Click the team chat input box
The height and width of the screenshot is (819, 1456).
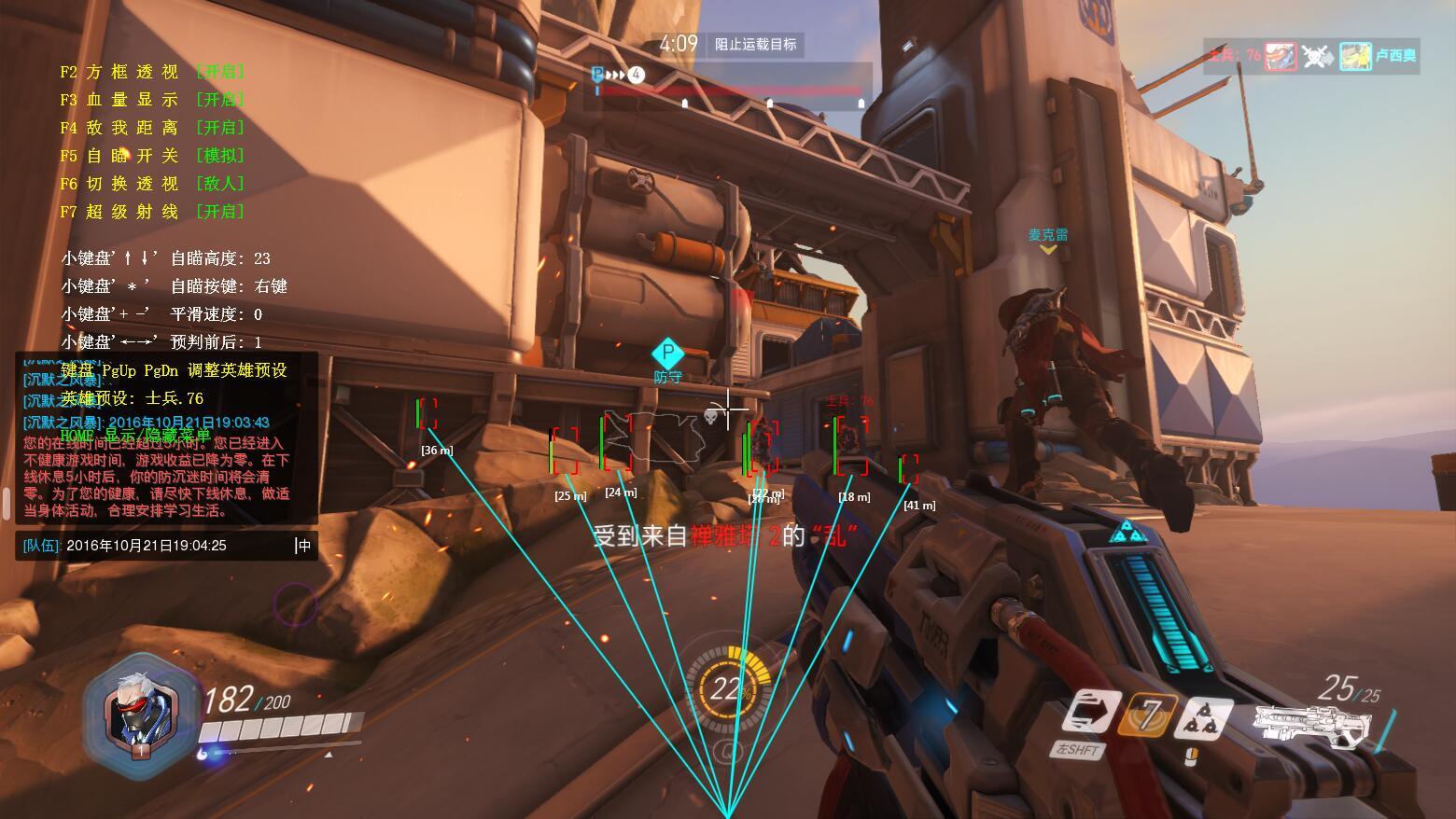coord(168,546)
